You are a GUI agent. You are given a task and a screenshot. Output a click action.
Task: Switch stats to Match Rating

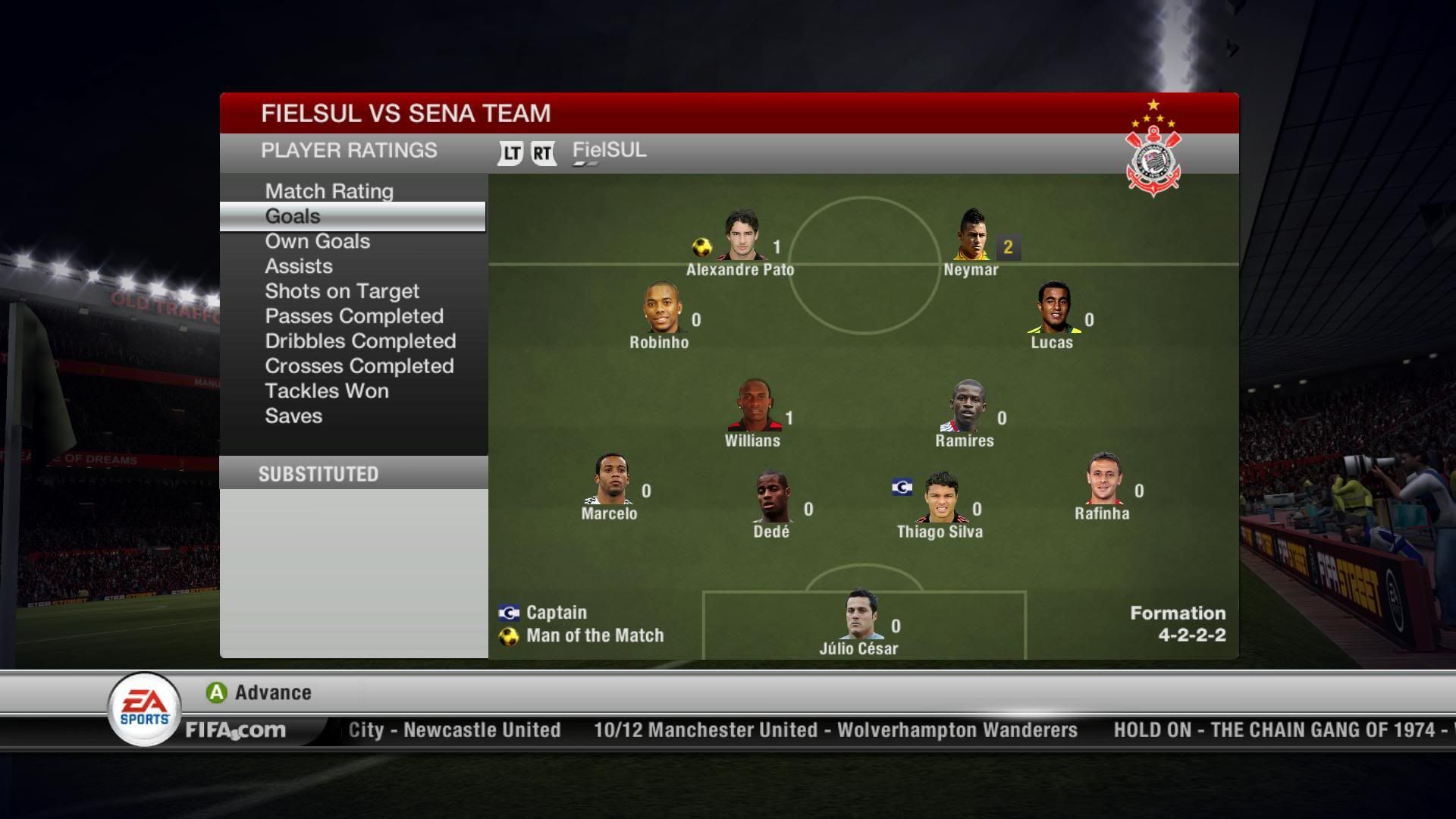tap(328, 191)
